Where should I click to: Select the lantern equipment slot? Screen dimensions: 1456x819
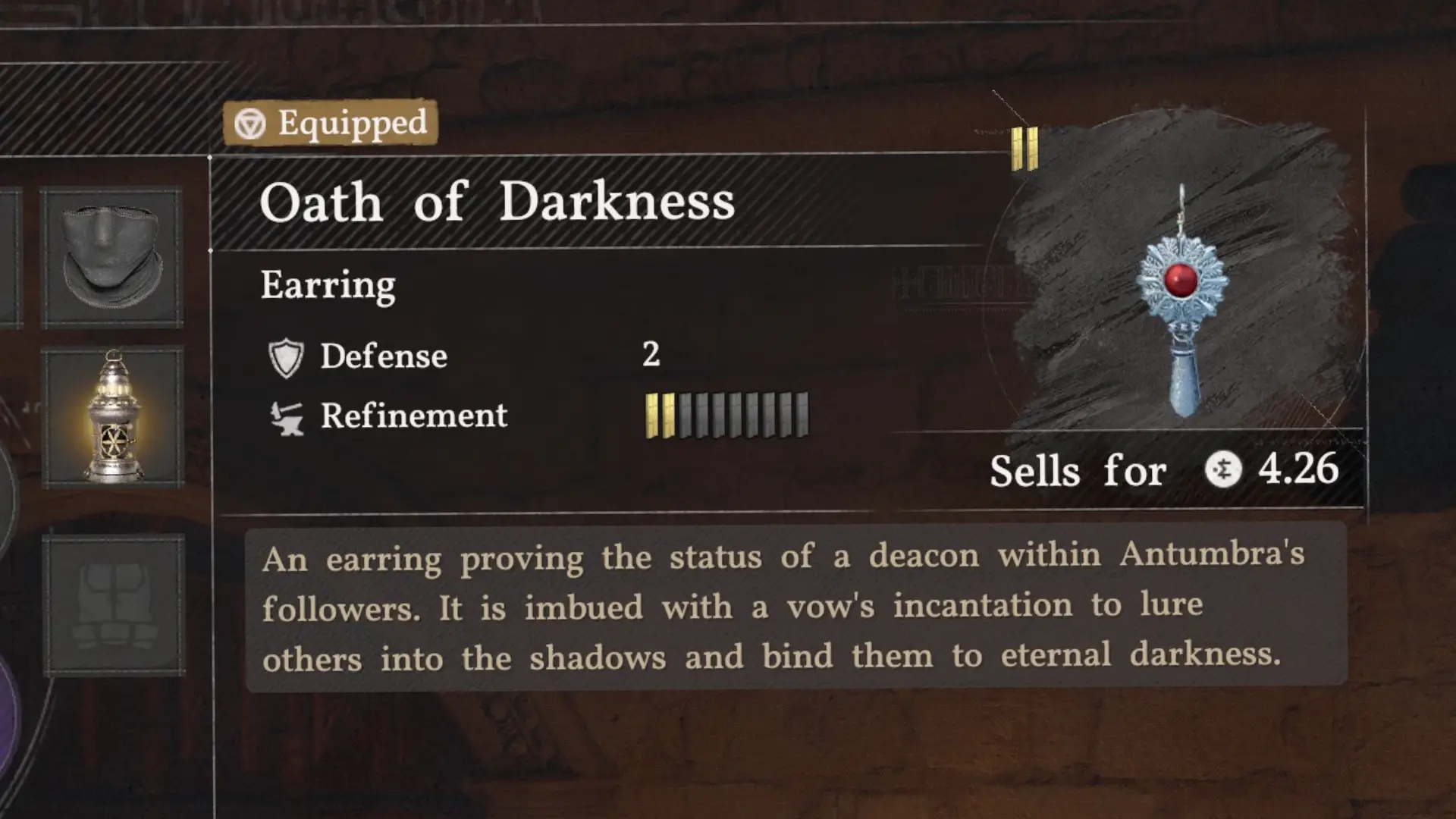[113, 416]
